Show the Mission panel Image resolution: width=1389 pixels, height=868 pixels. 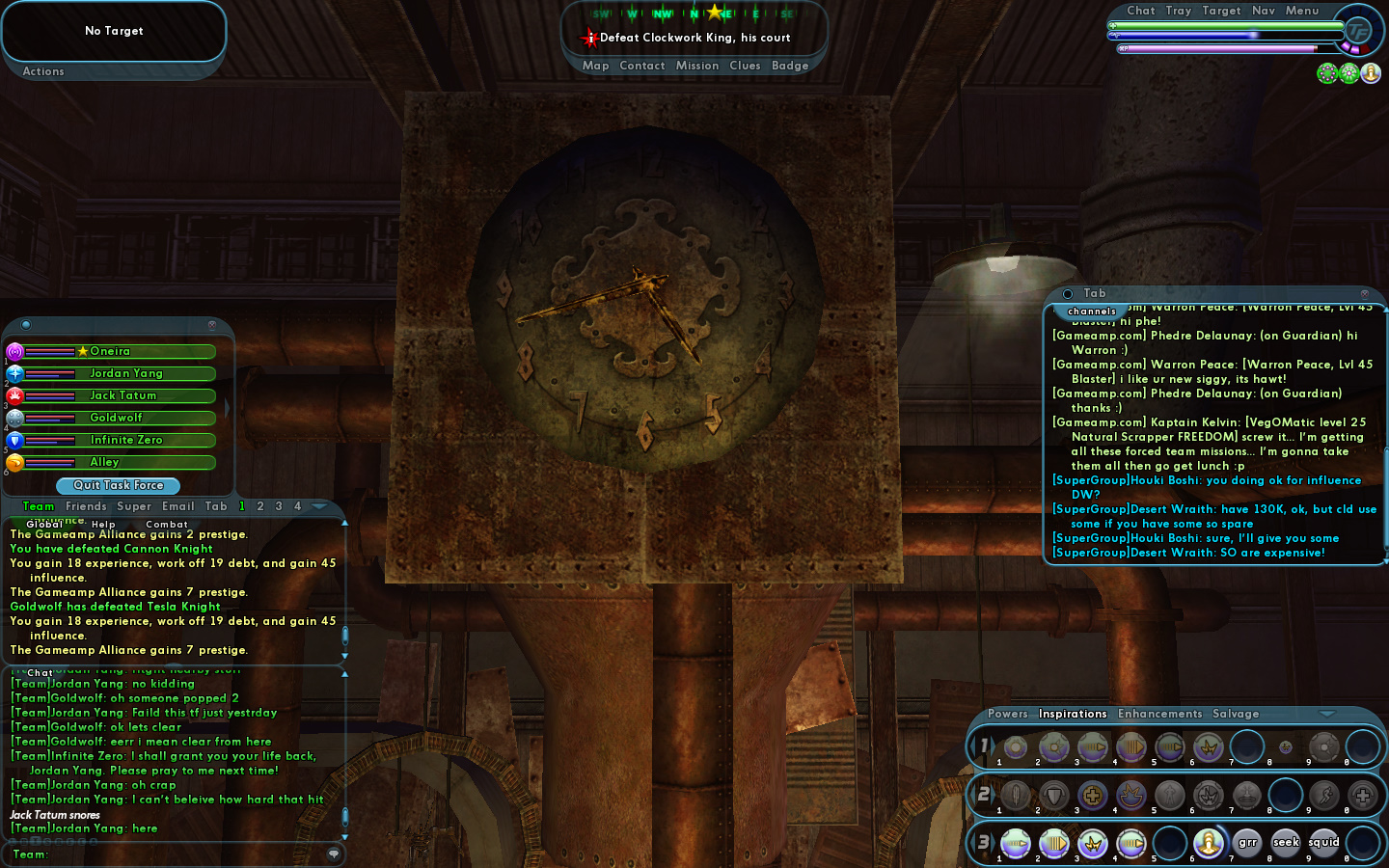pos(696,66)
